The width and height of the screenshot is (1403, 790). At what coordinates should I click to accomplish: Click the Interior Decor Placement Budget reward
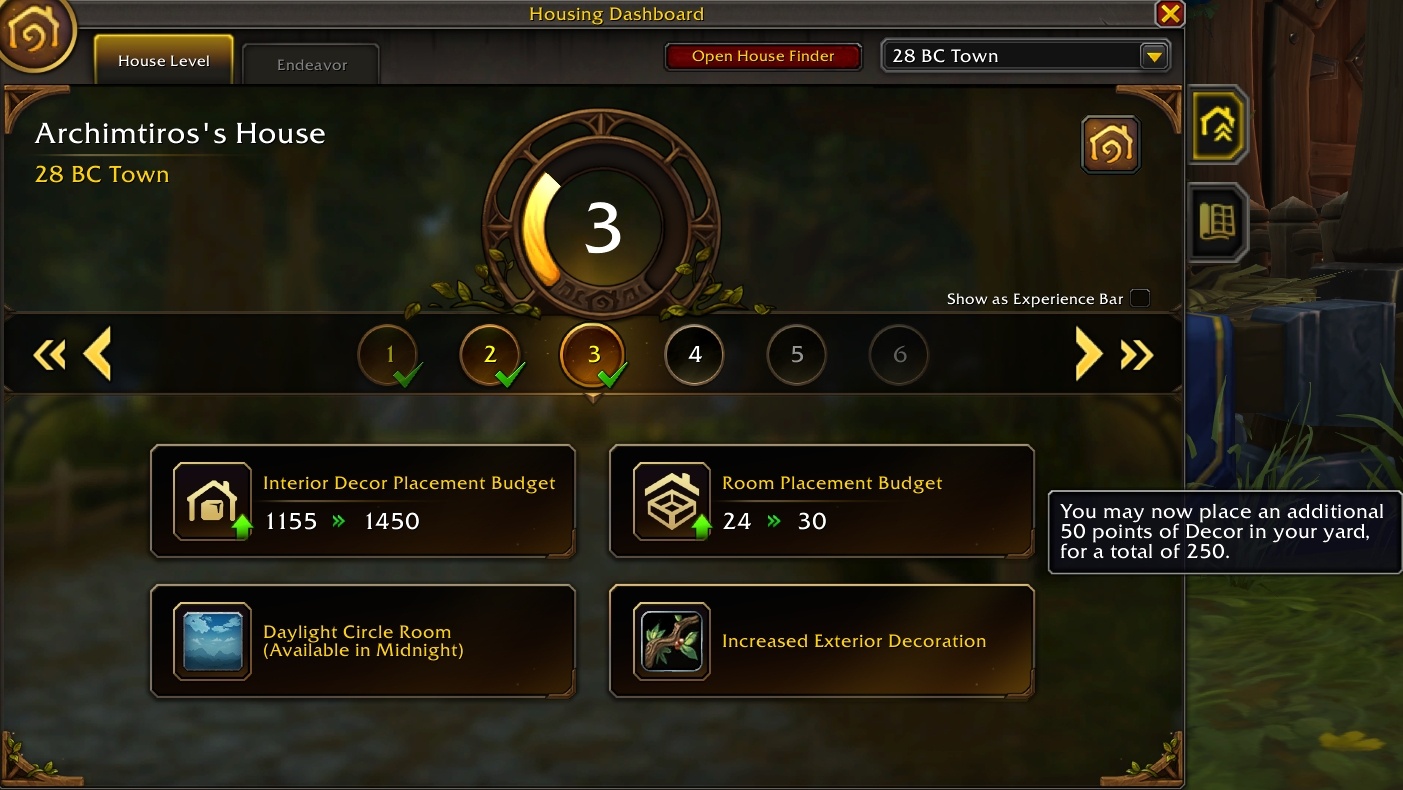pyautogui.click(x=363, y=501)
